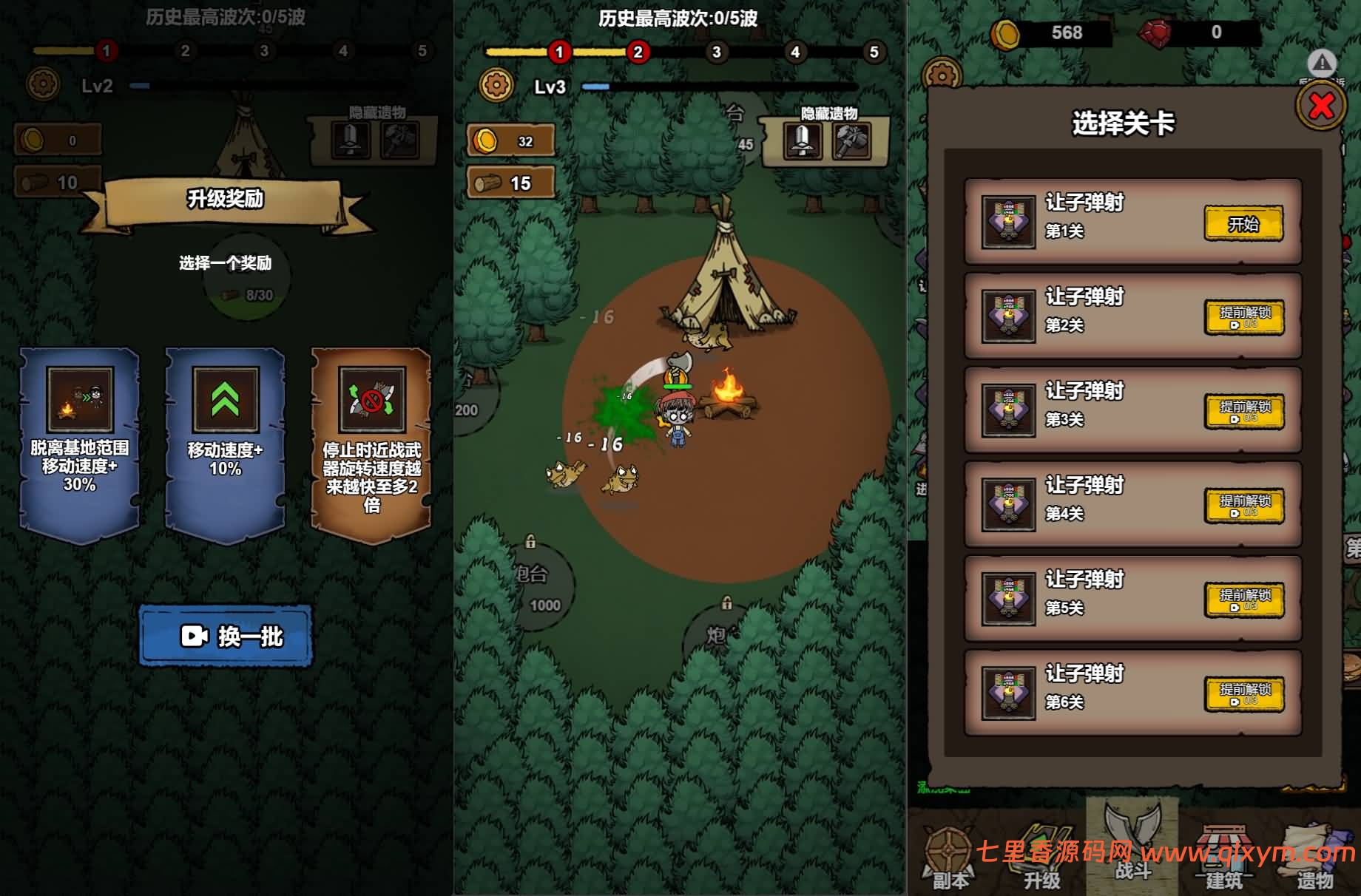Viewport: 1361px width, 896px height.
Task: Open the 副本 dungeon tab
Action: 950,859
